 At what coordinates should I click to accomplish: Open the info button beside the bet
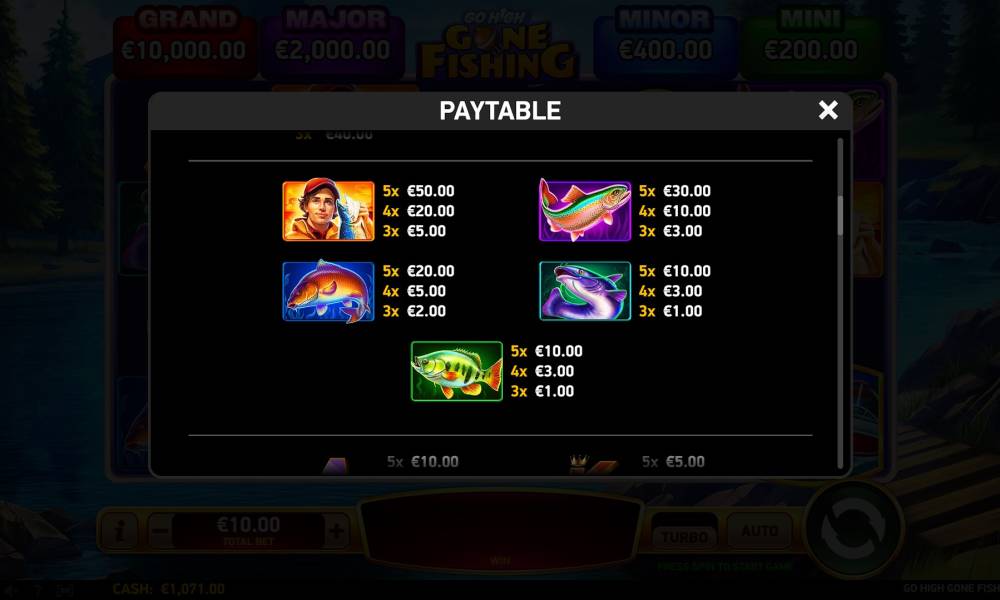119,531
